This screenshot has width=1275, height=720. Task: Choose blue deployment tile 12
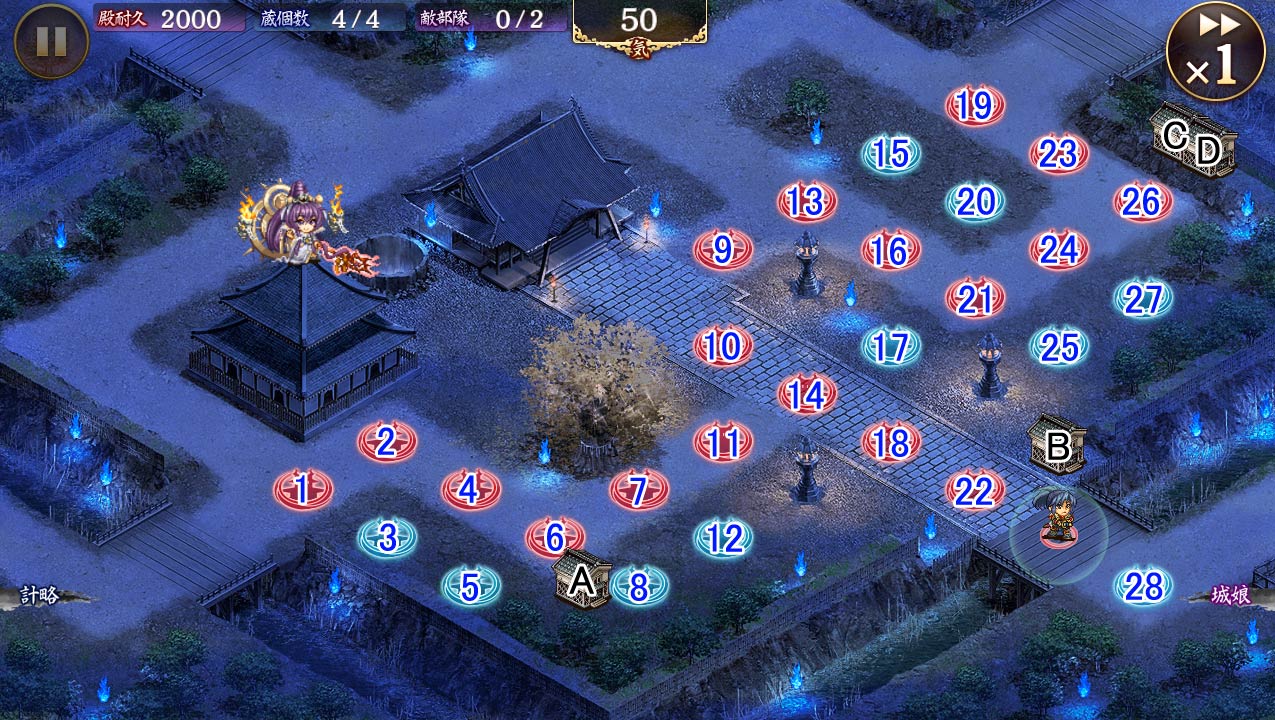[722, 539]
